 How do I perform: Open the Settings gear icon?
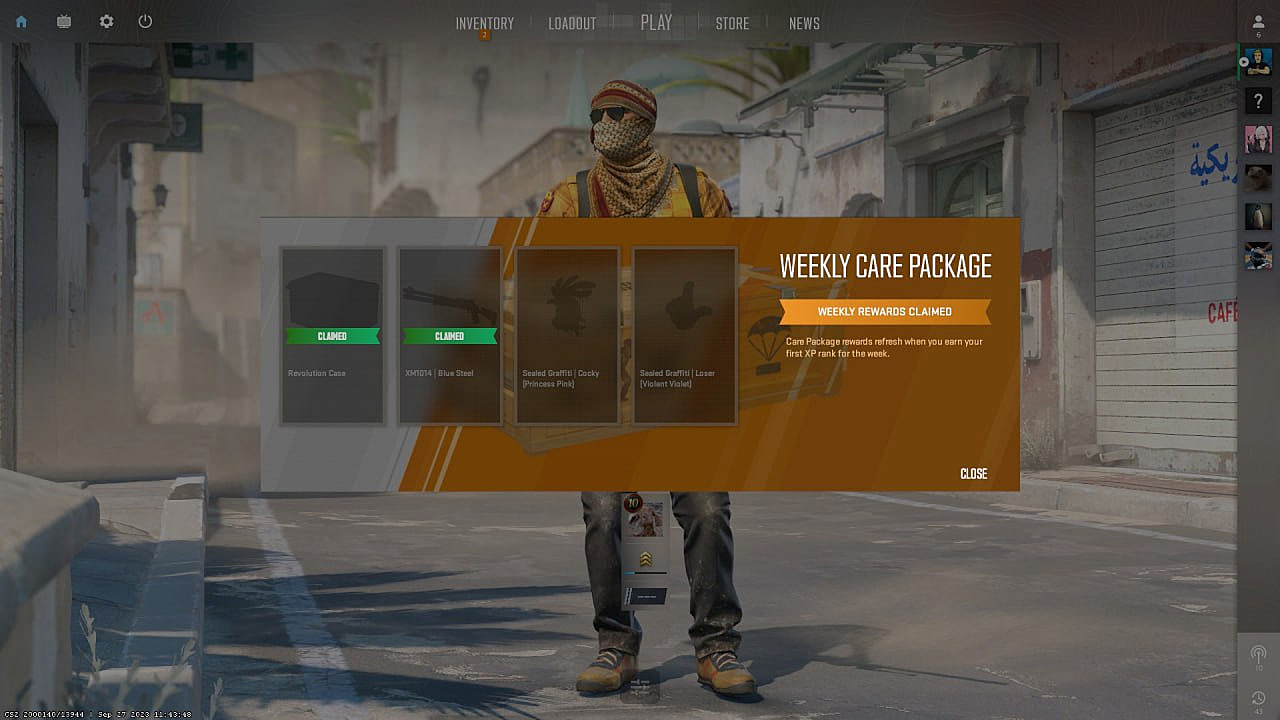point(106,20)
